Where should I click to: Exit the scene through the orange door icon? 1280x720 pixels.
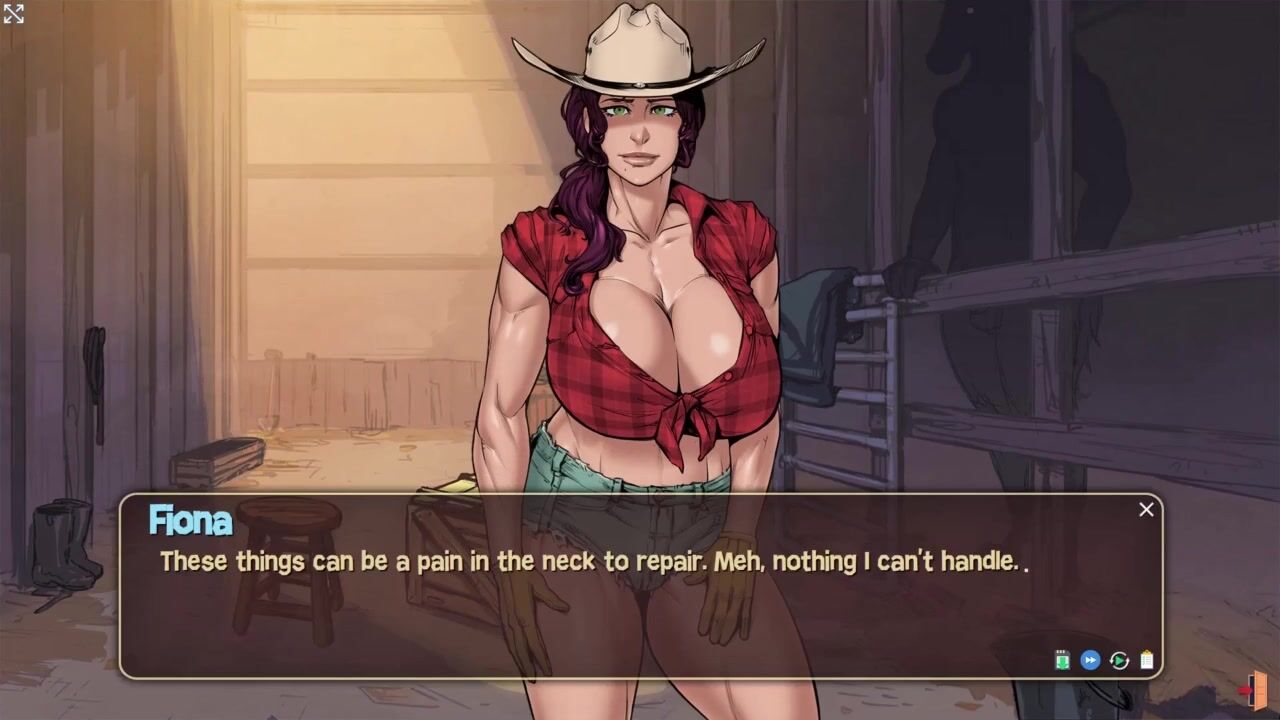1256,690
